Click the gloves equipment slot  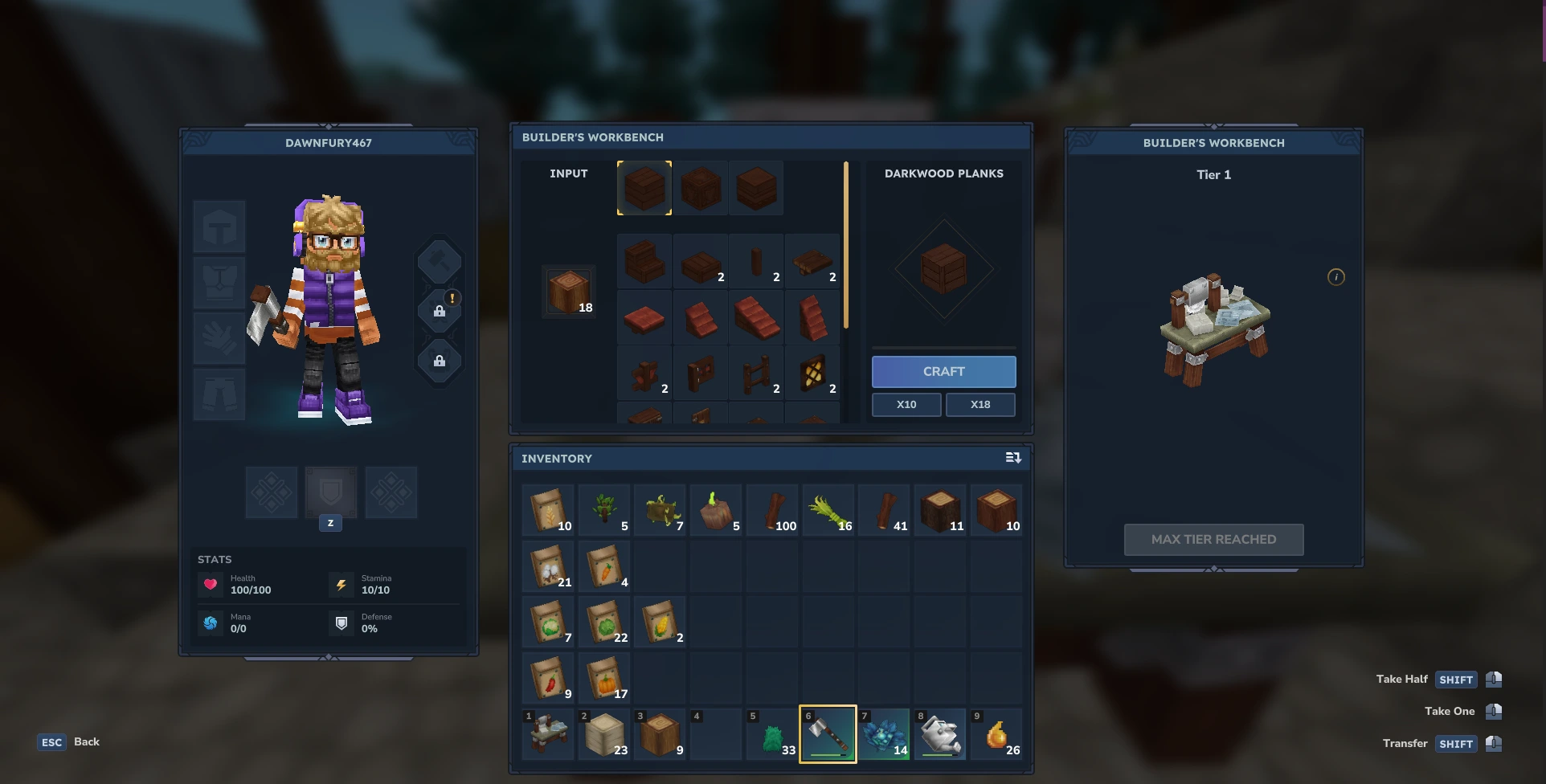click(x=219, y=338)
